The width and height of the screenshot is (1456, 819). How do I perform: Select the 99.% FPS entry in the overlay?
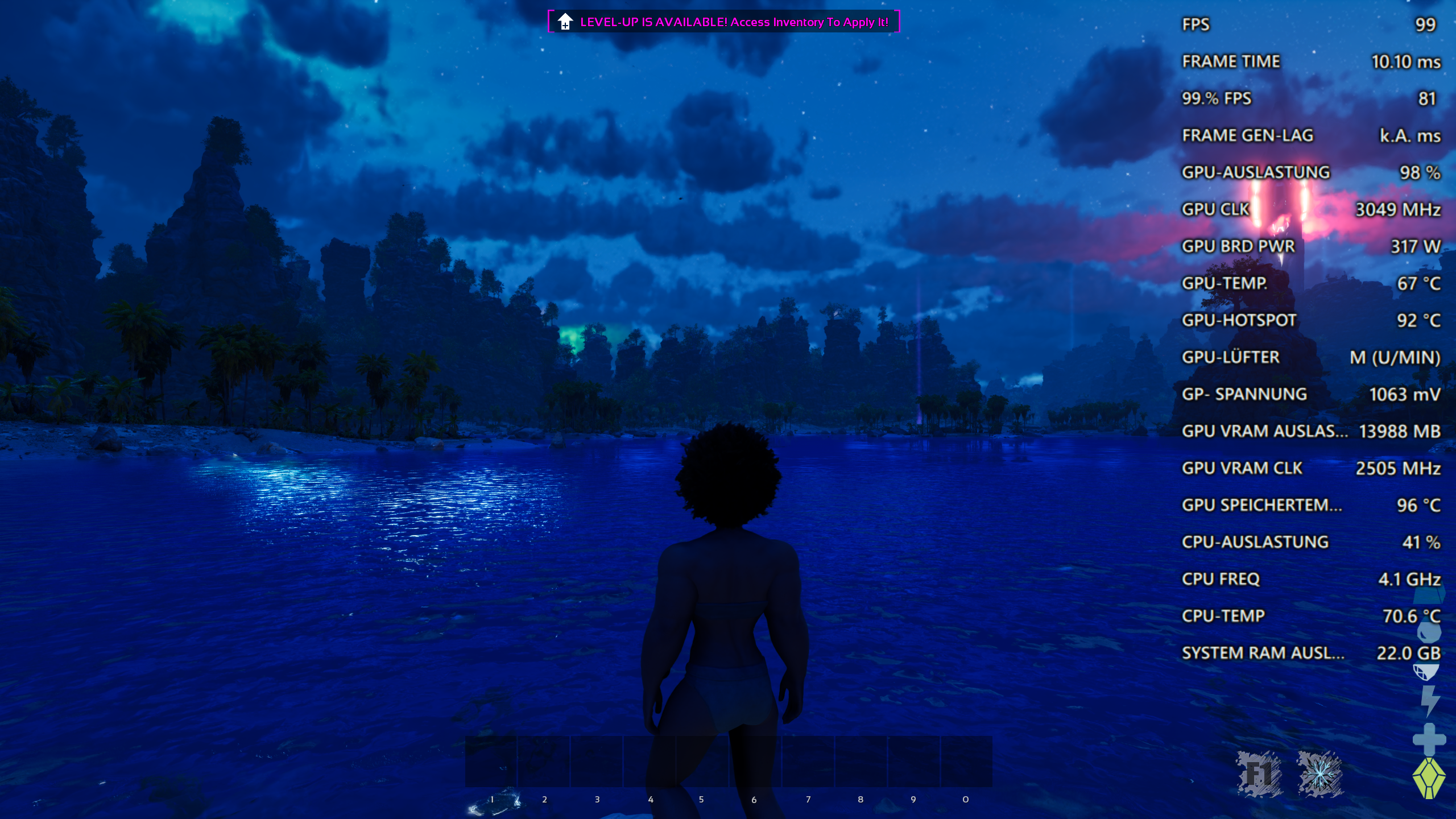pyautogui.click(x=1216, y=98)
